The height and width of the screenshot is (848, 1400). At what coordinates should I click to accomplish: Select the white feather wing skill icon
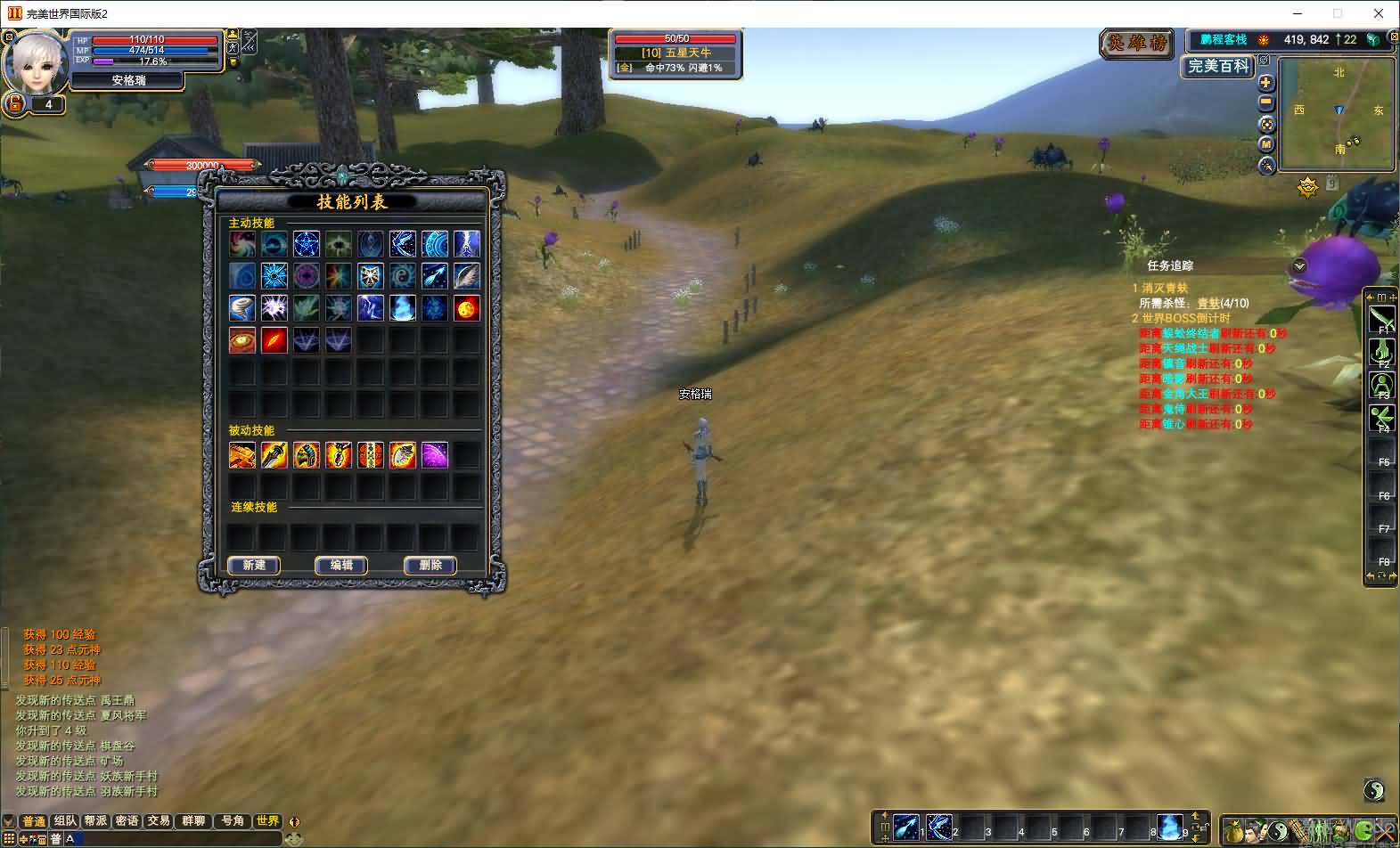pyautogui.click(x=466, y=276)
